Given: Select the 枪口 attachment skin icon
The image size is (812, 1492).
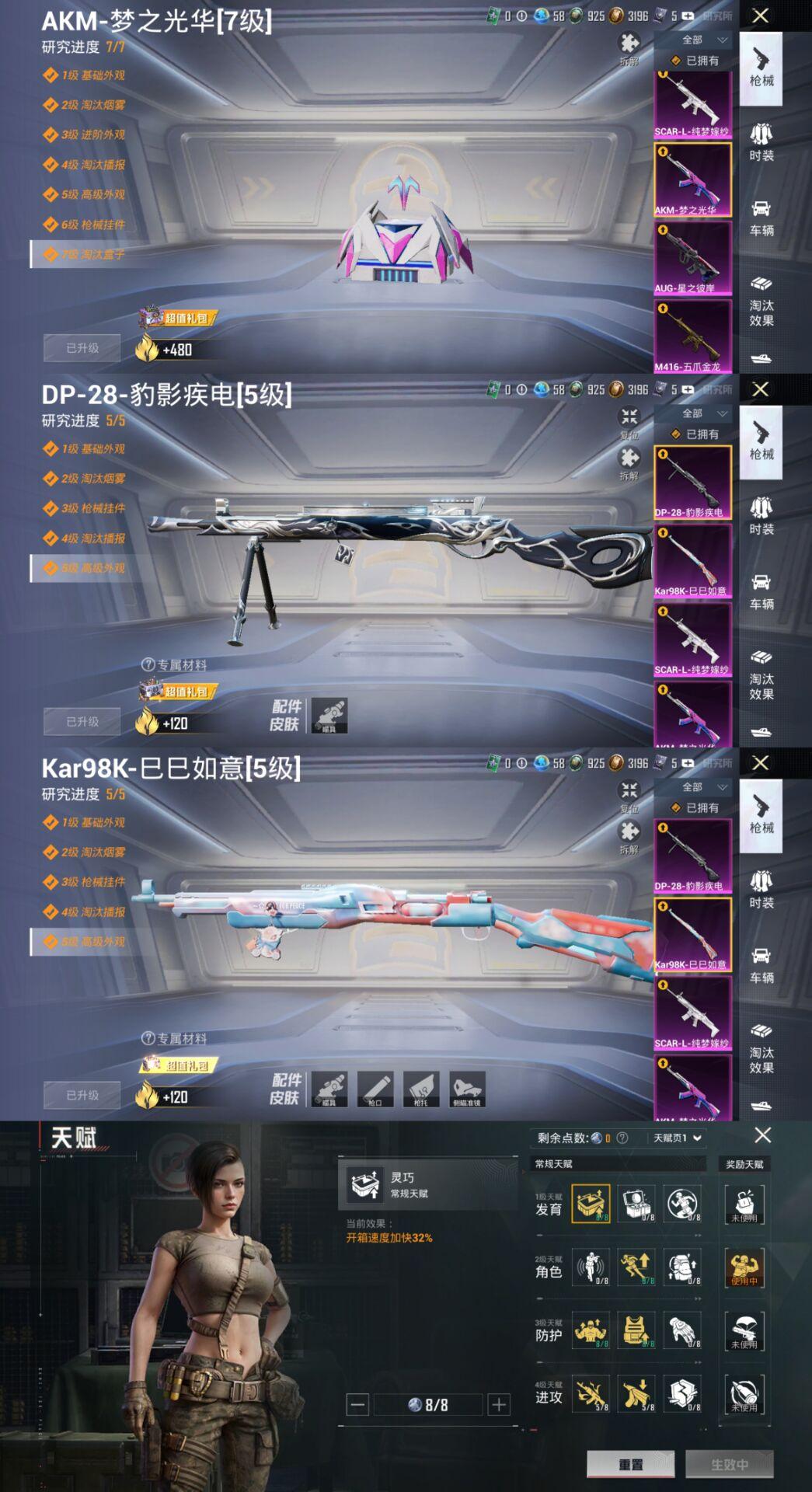Looking at the screenshot, I should click(x=375, y=1088).
